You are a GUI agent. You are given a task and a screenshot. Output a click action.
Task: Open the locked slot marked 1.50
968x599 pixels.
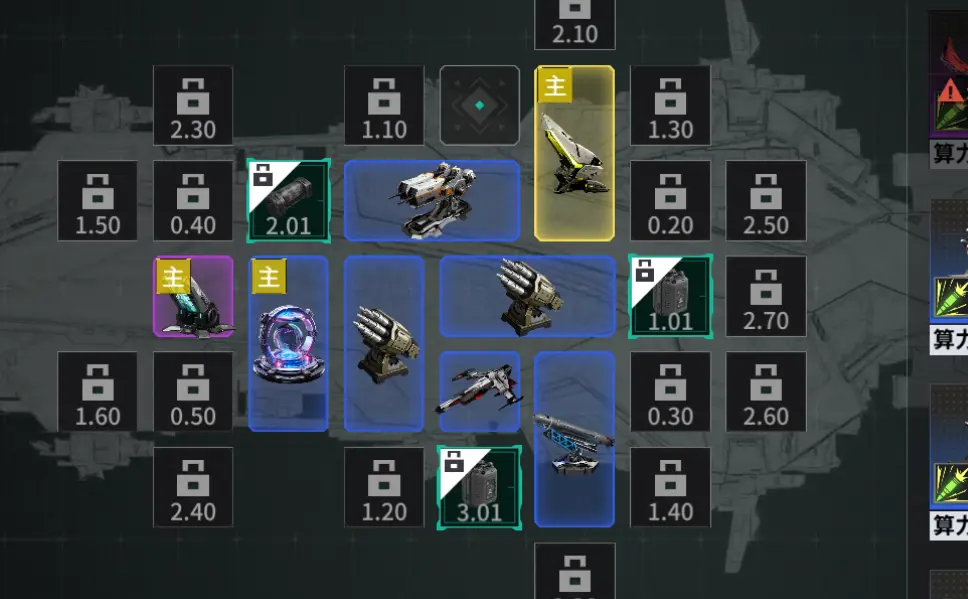97,200
